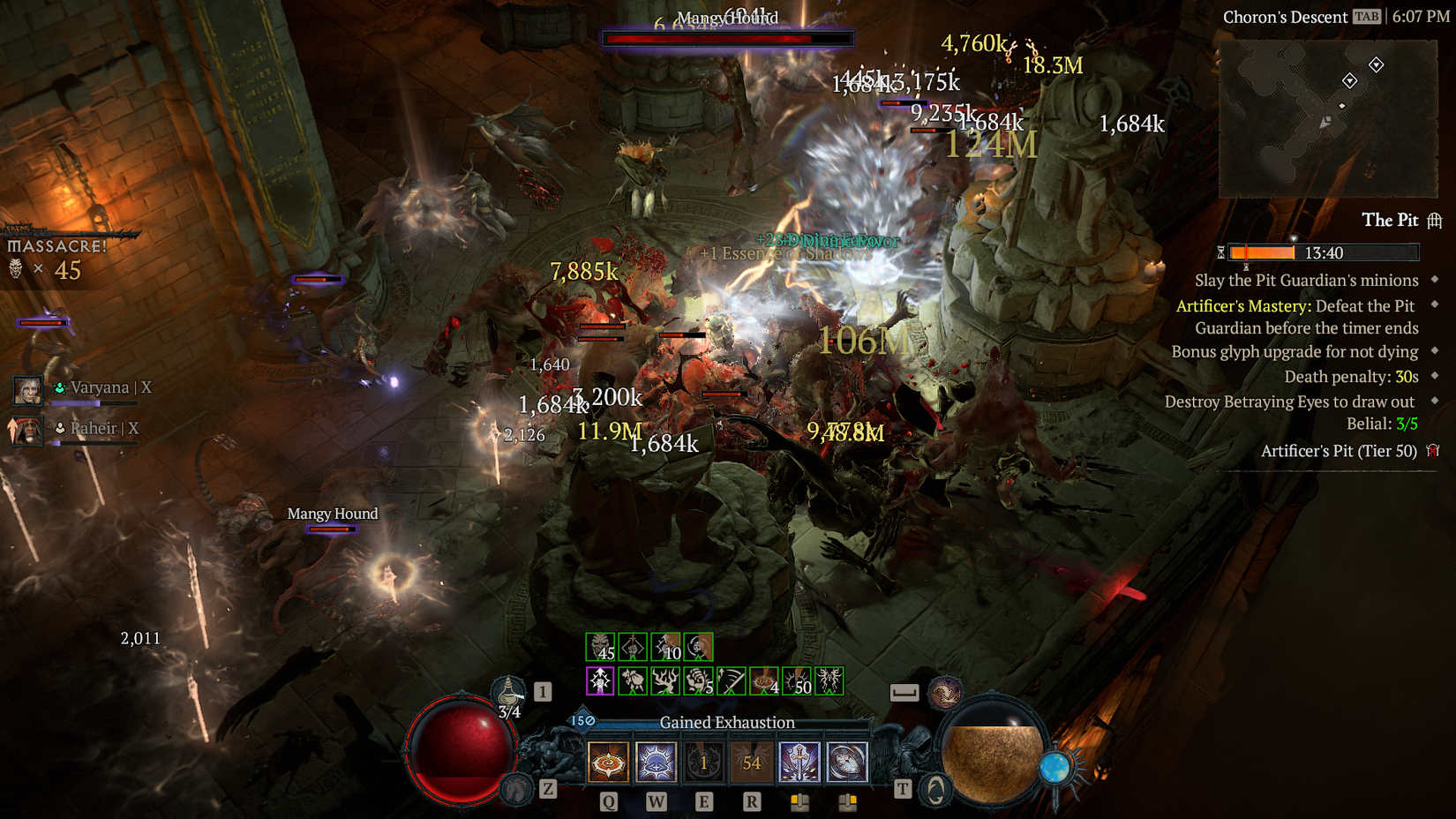The width and height of the screenshot is (1456, 819).
Task: Select the Q slot skill icon
Action: tap(607, 762)
